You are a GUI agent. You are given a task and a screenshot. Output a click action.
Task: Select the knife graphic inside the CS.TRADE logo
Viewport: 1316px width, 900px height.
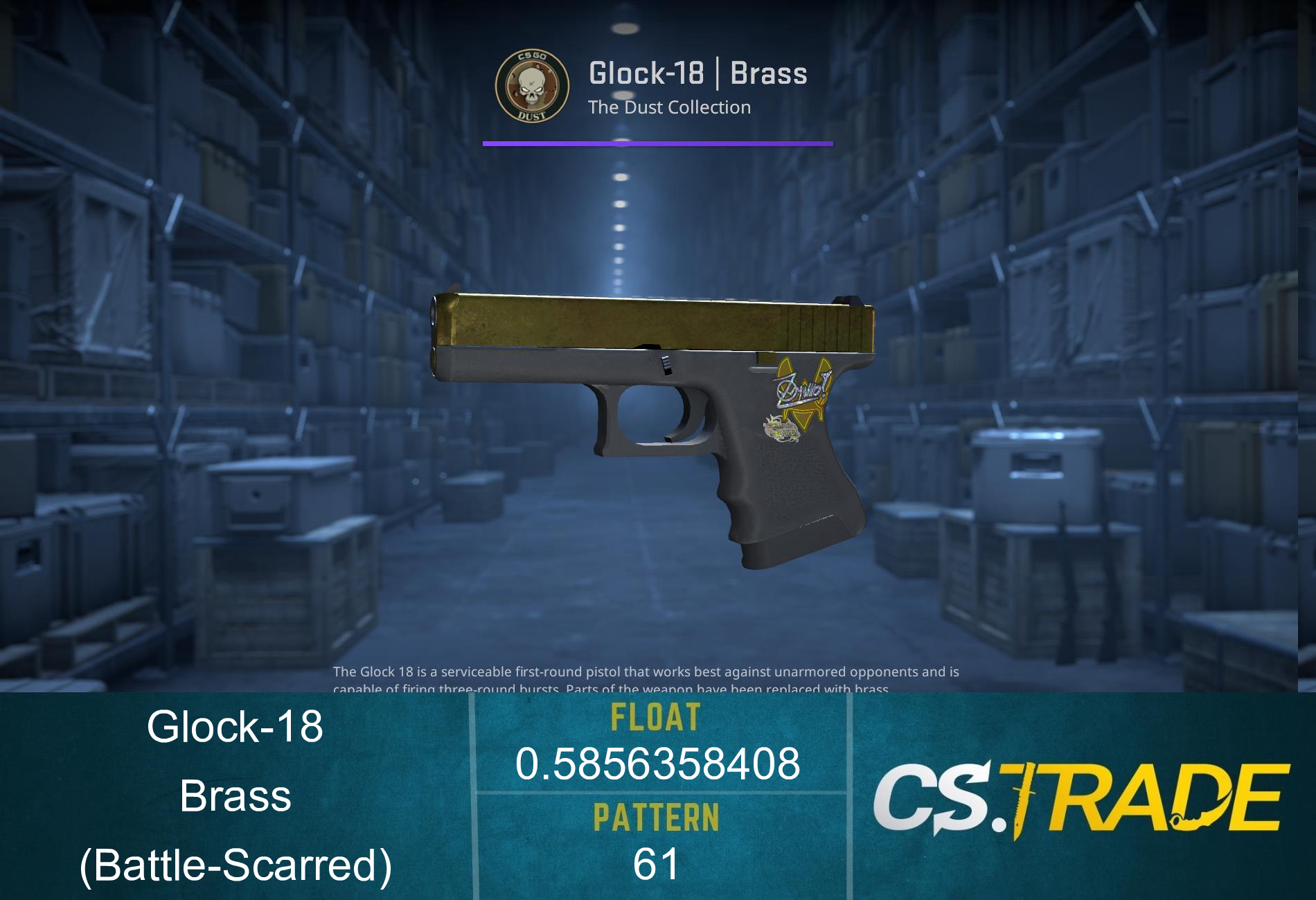pos(1023,803)
